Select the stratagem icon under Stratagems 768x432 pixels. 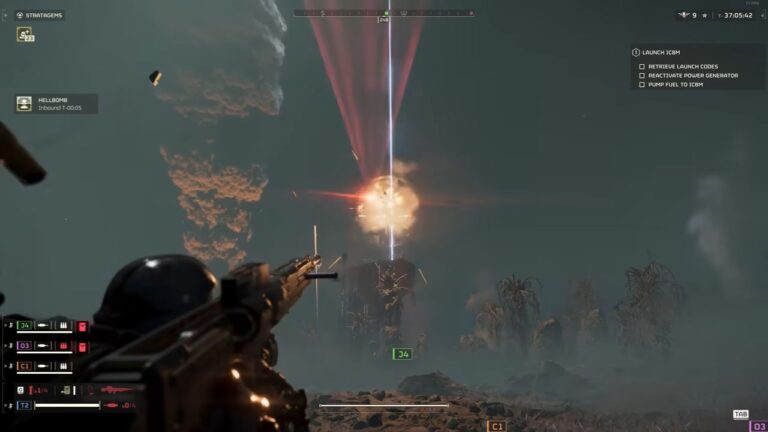[x=24, y=35]
